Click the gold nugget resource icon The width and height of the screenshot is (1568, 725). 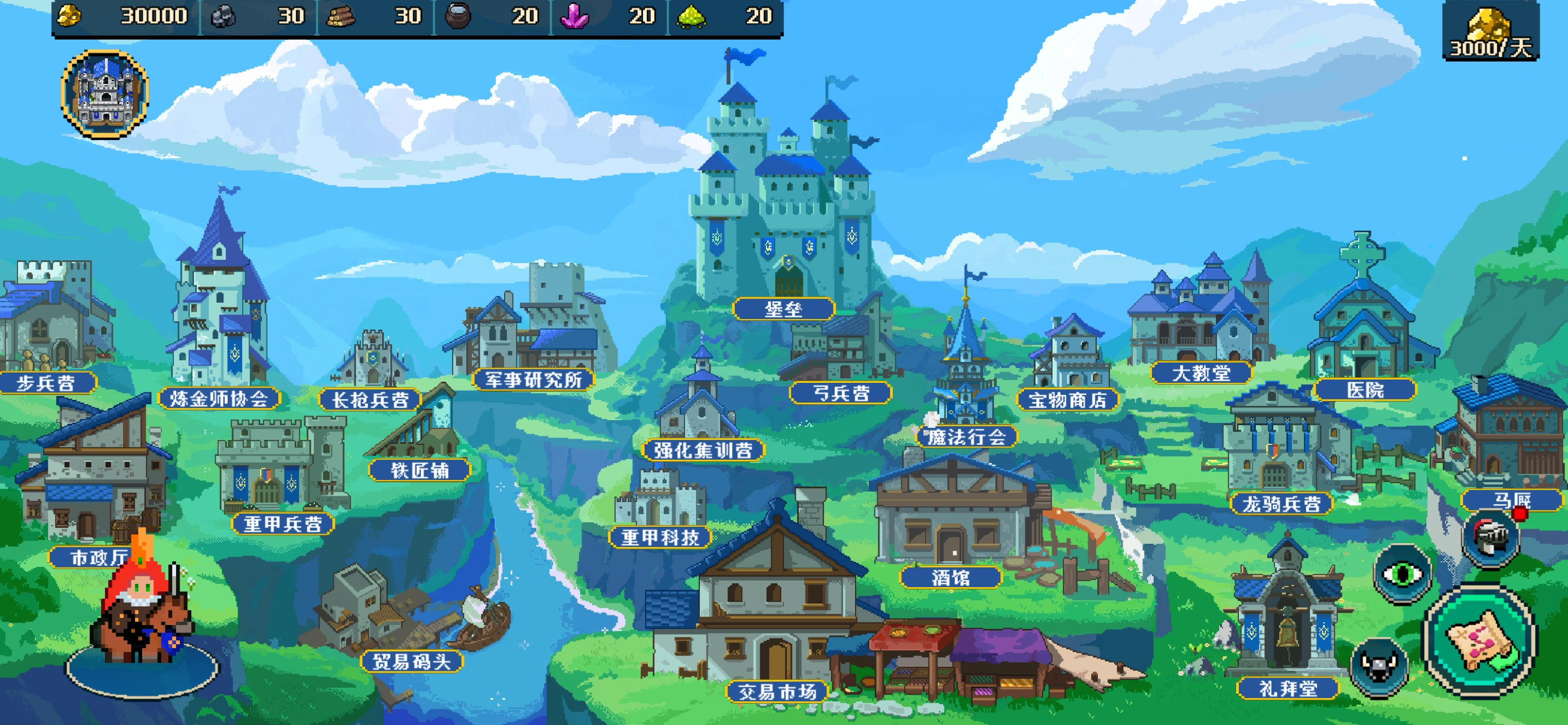pyautogui.click(x=70, y=16)
